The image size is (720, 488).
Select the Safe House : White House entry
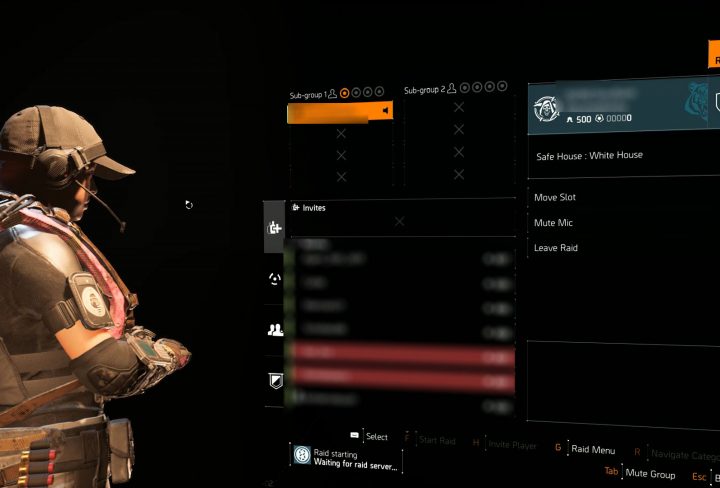point(590,156)
